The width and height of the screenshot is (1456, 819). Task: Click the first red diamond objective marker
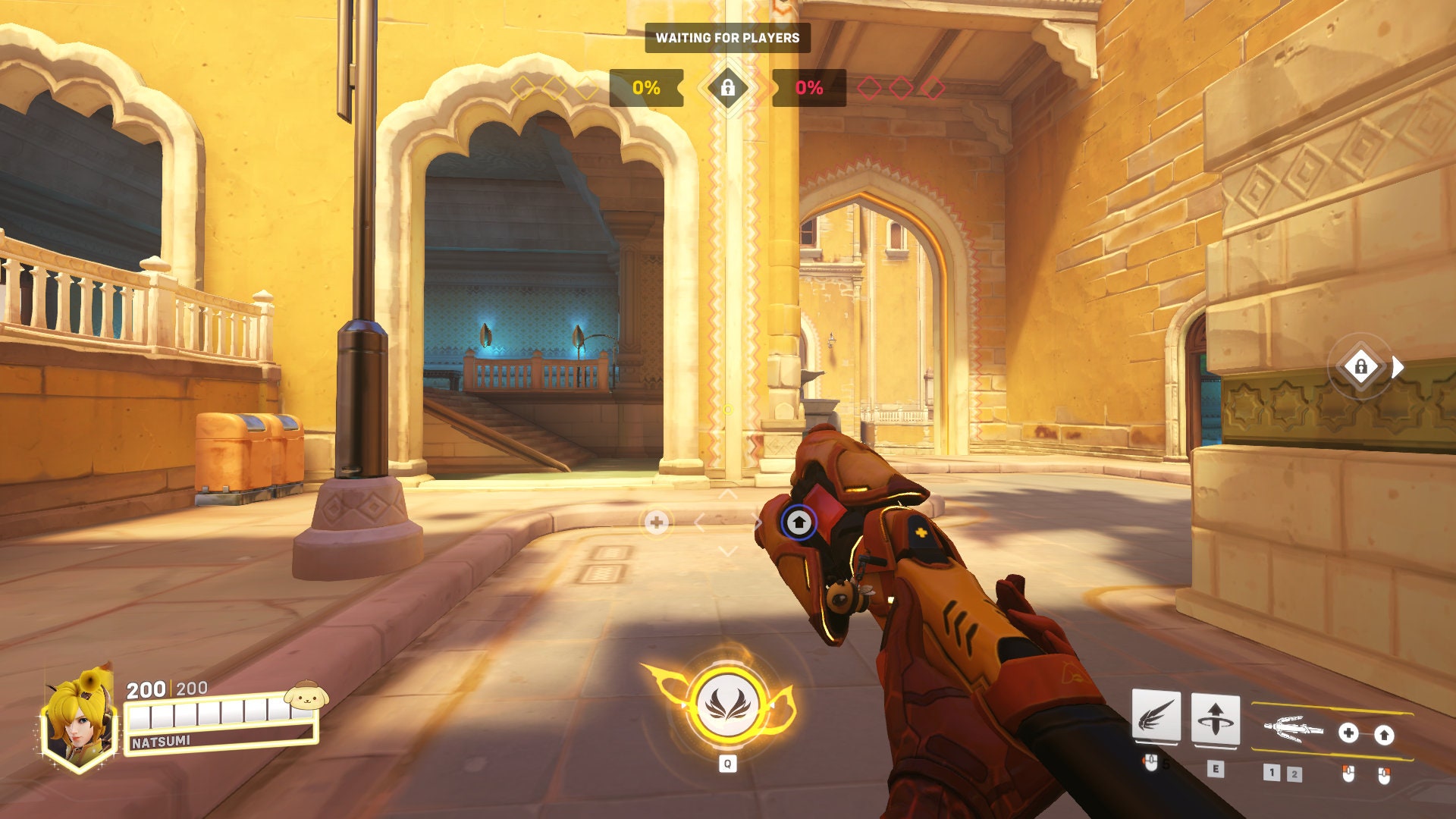point(869,87)
